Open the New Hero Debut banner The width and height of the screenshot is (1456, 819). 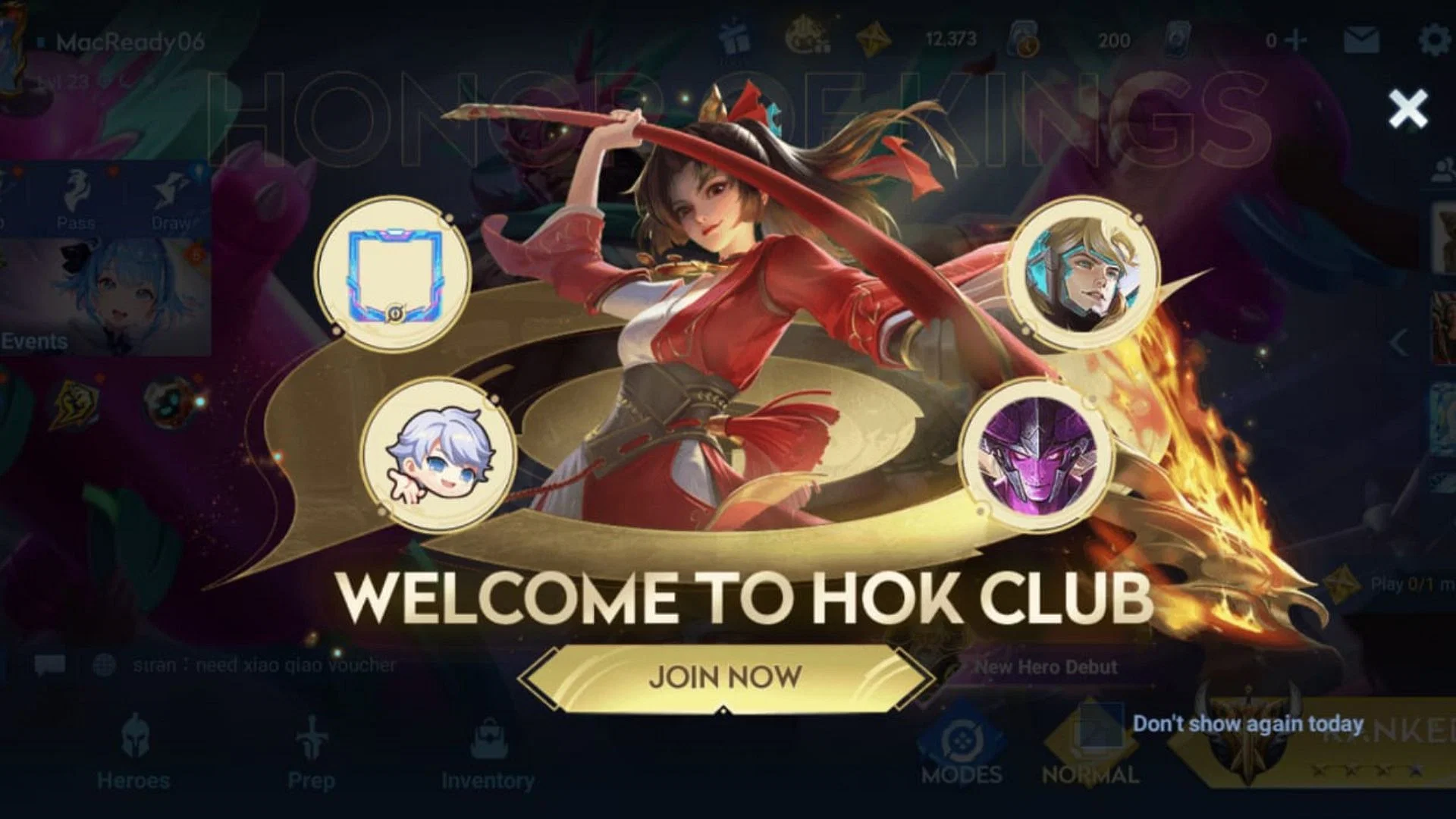click(x=1046, y=667)
